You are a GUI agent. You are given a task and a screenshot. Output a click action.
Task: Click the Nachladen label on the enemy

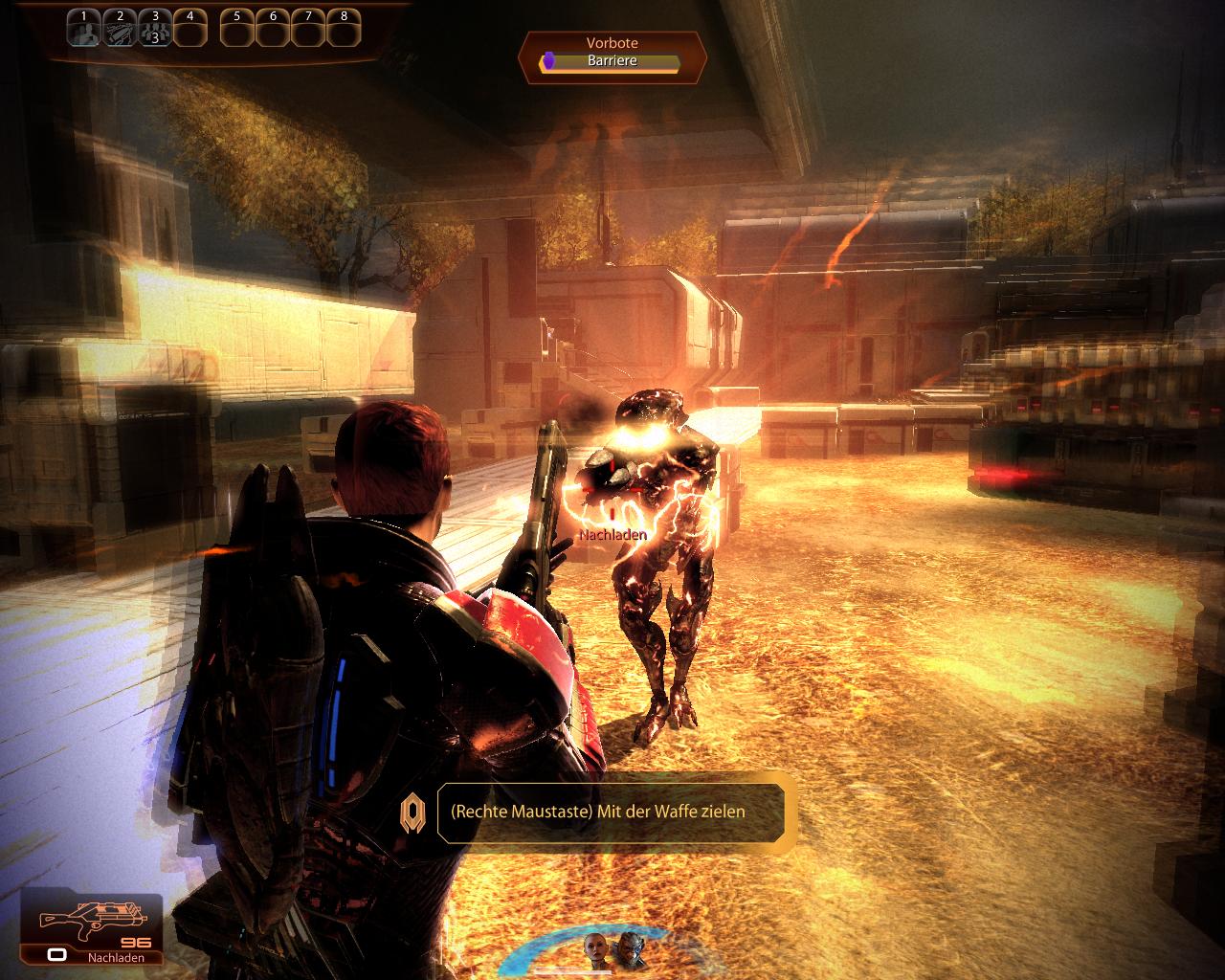611,535
